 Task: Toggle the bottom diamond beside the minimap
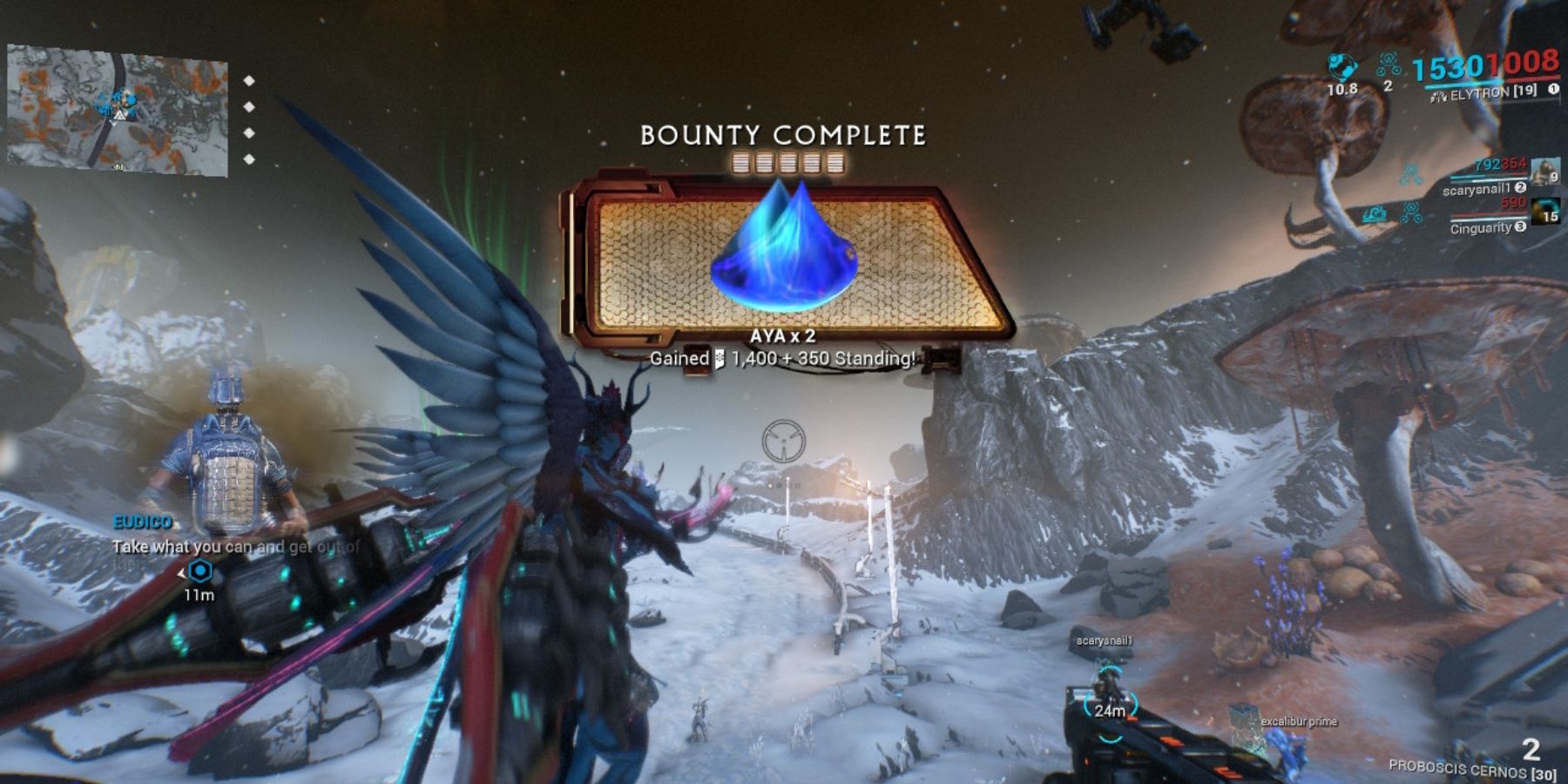pos(250,159)
